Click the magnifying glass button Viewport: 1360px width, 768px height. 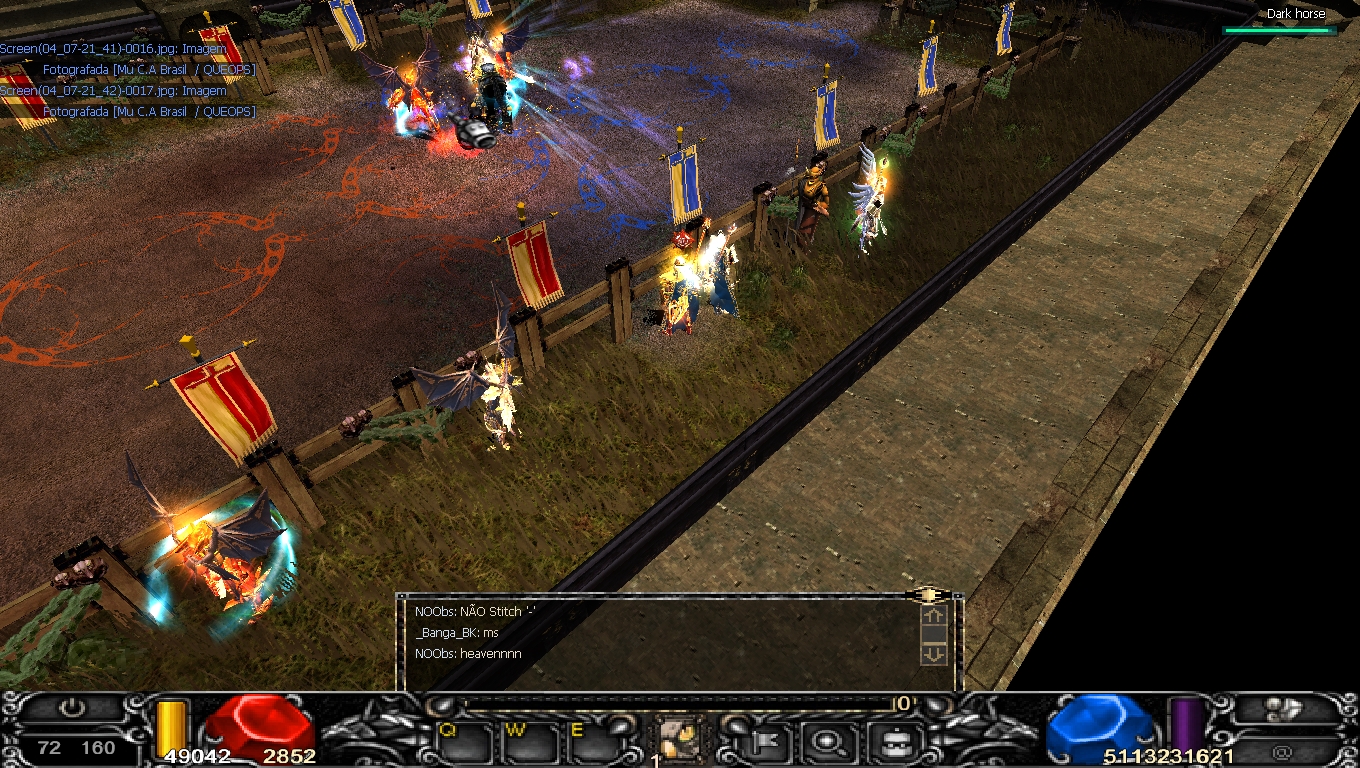(827, 741)
